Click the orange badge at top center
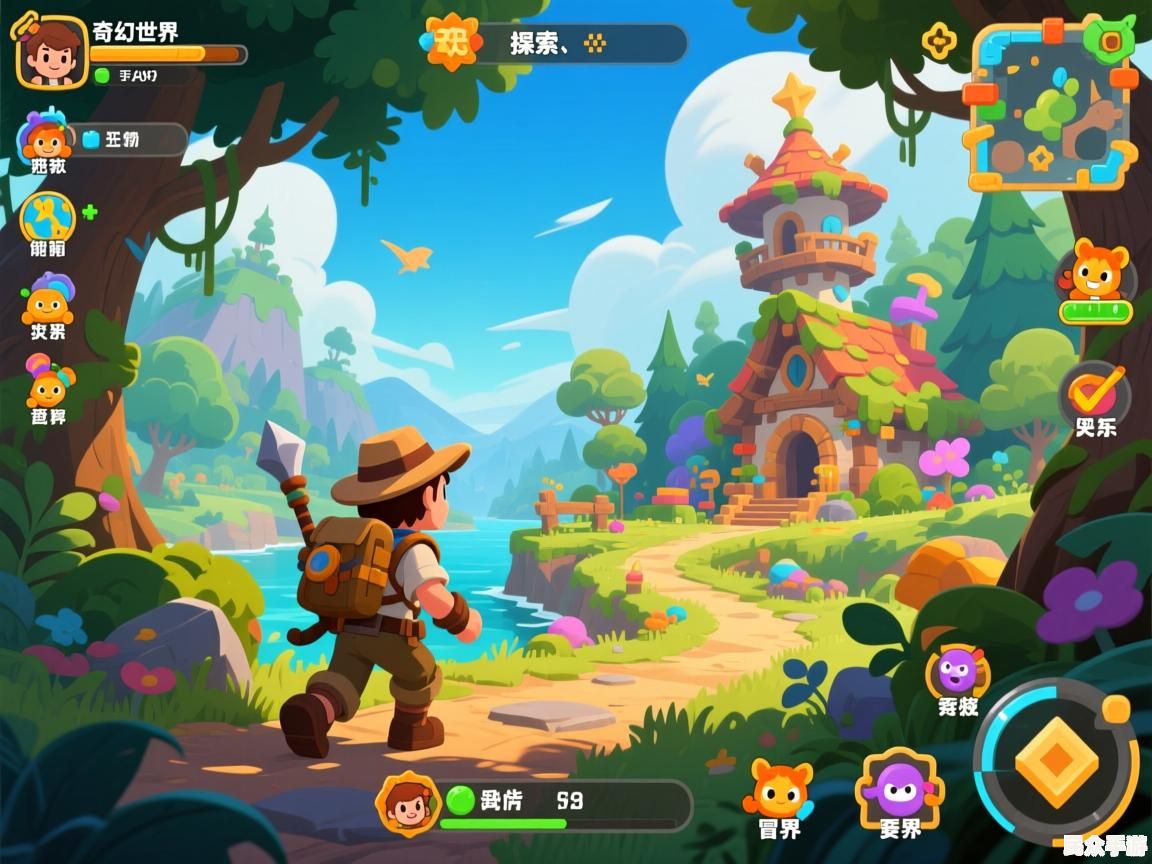The height and width of the screenshot is (864, 1152). pos(452,42)
